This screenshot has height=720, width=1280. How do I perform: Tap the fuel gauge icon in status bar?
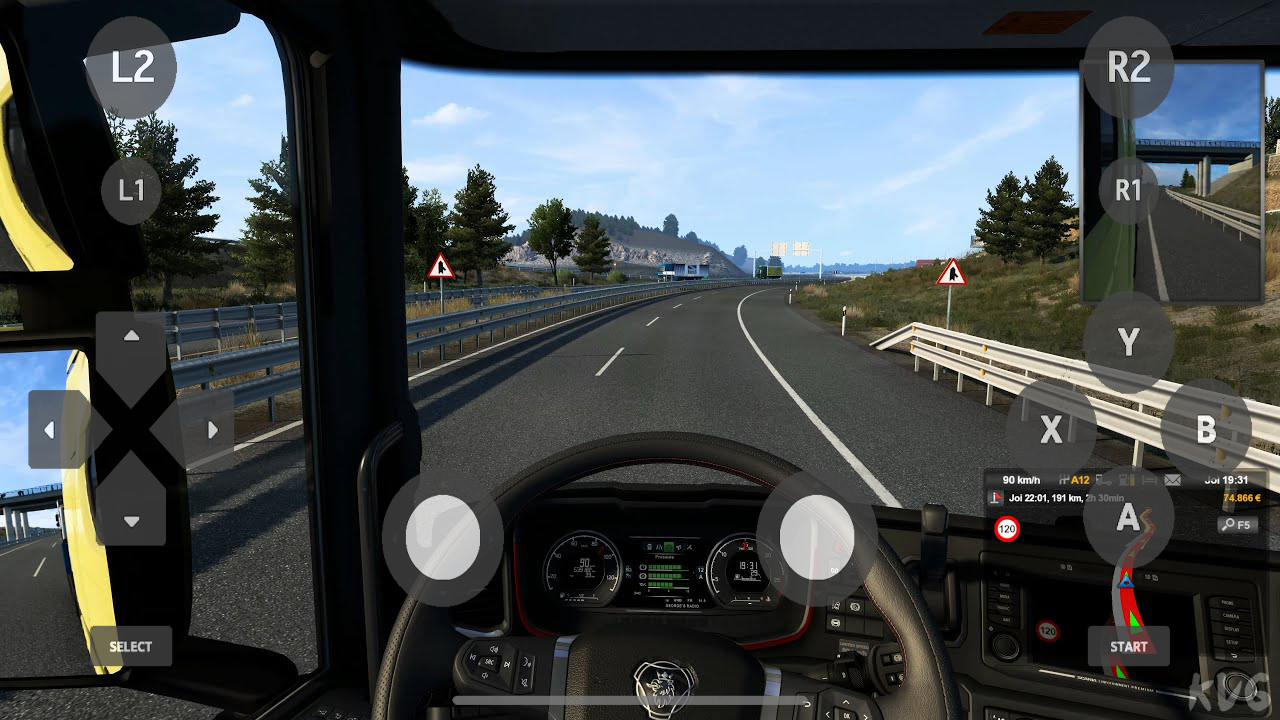[1125, 481]
